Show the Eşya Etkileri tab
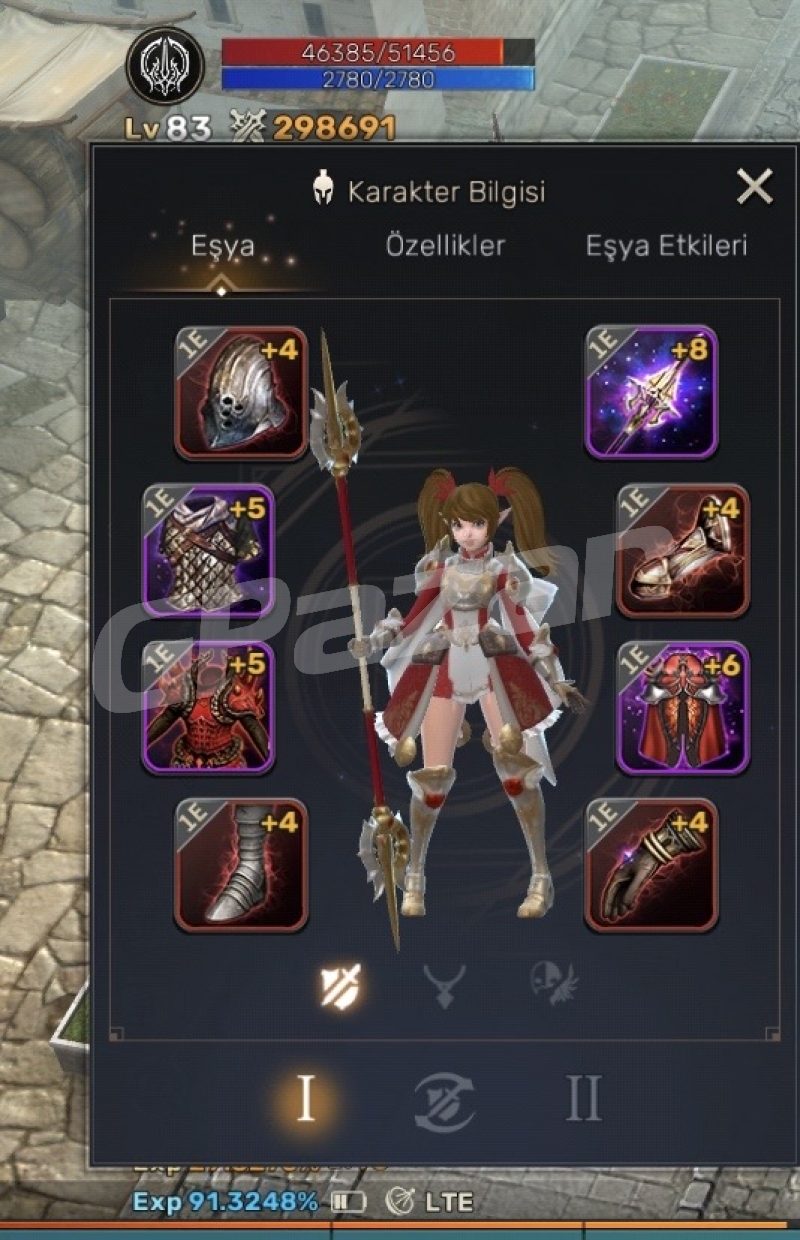The height and width of the screenshot is (1240, 800). pos(666,246)
